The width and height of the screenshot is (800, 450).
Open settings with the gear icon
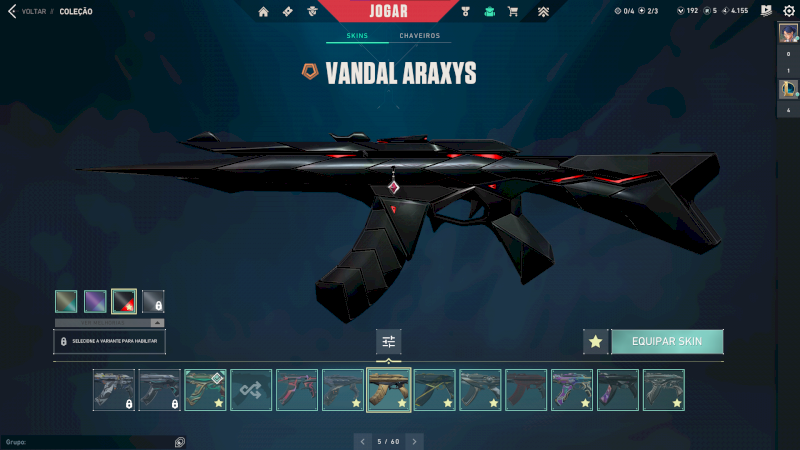788,11
